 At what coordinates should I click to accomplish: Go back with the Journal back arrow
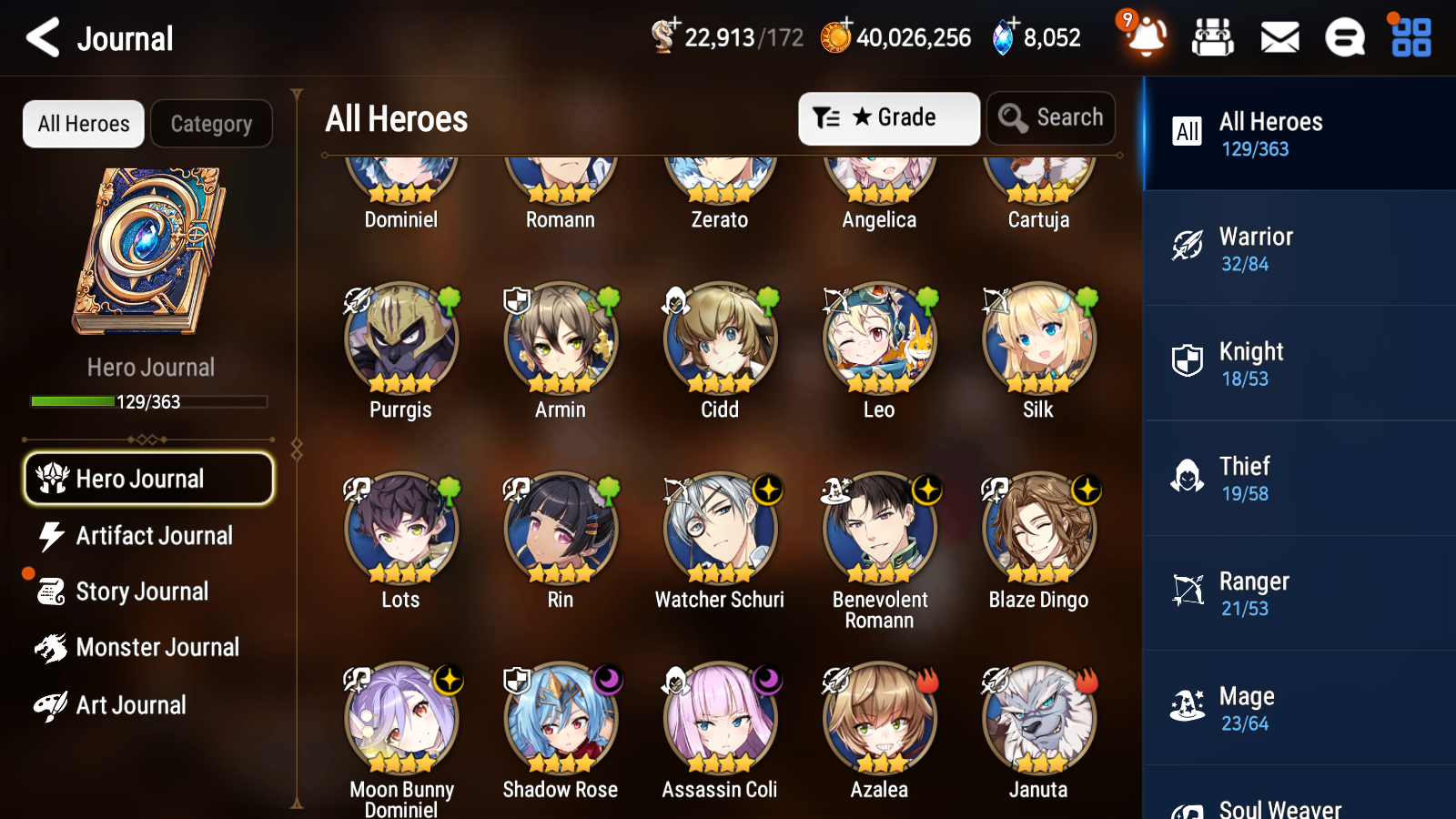pos(40,37)
